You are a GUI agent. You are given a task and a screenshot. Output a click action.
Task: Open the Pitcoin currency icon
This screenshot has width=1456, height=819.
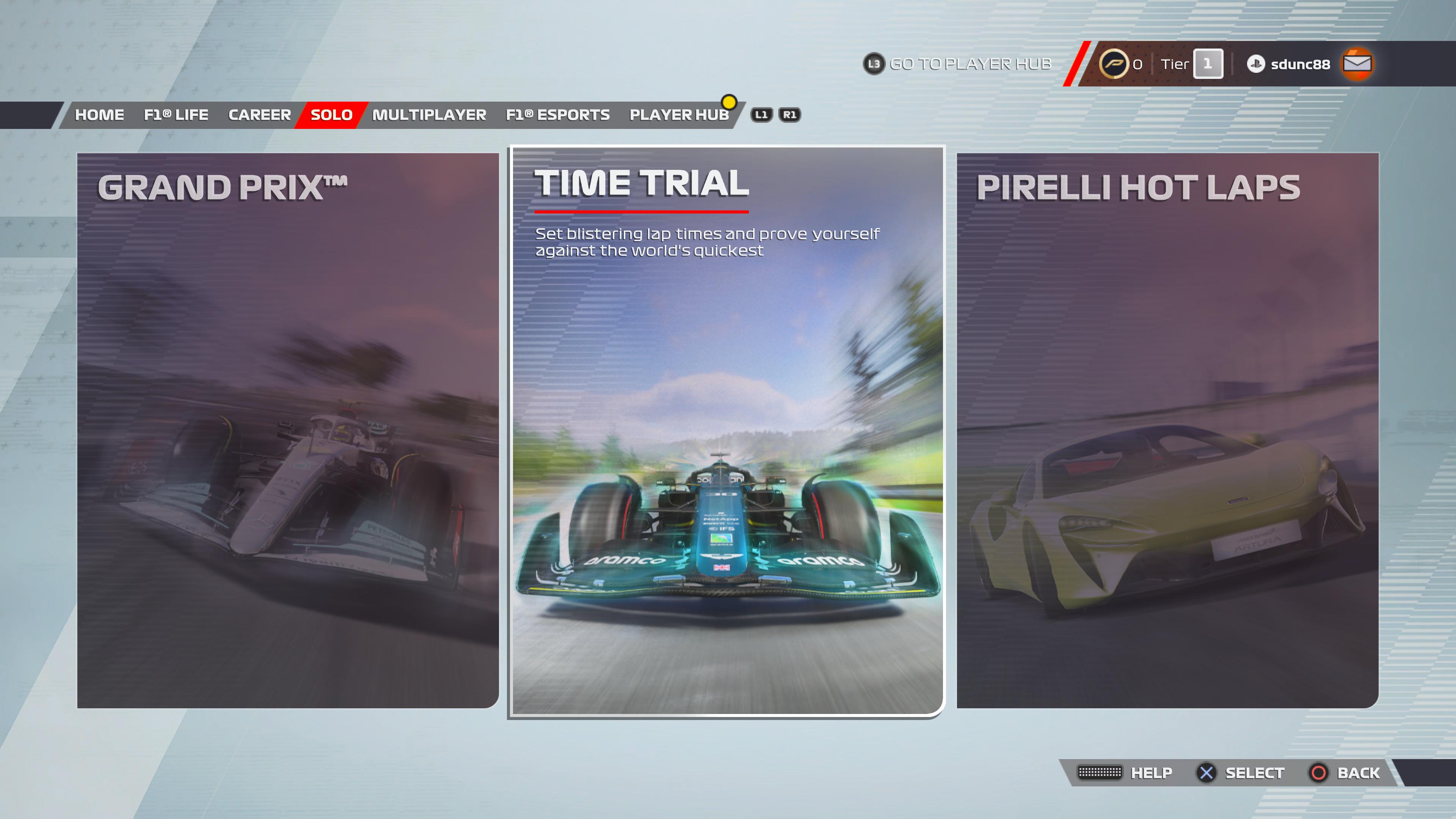[x=1113, y=64]
